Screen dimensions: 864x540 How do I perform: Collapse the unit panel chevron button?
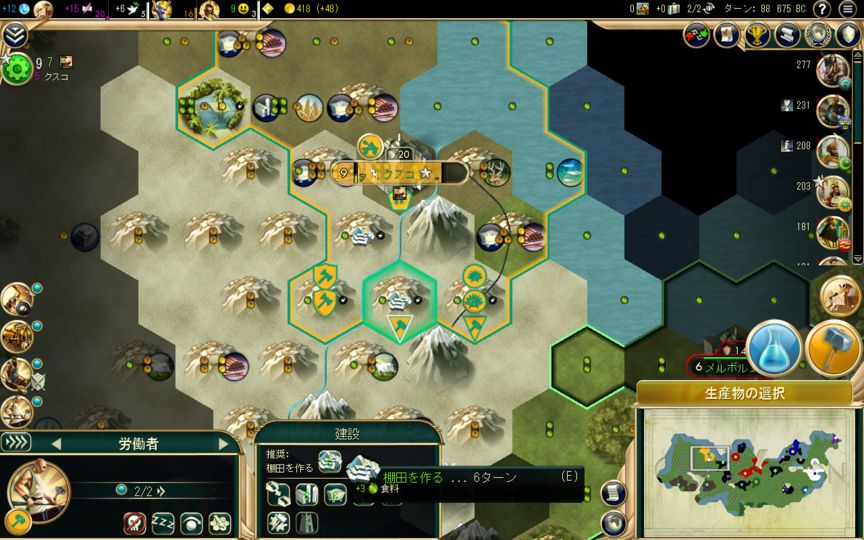(x=16, y=442)
